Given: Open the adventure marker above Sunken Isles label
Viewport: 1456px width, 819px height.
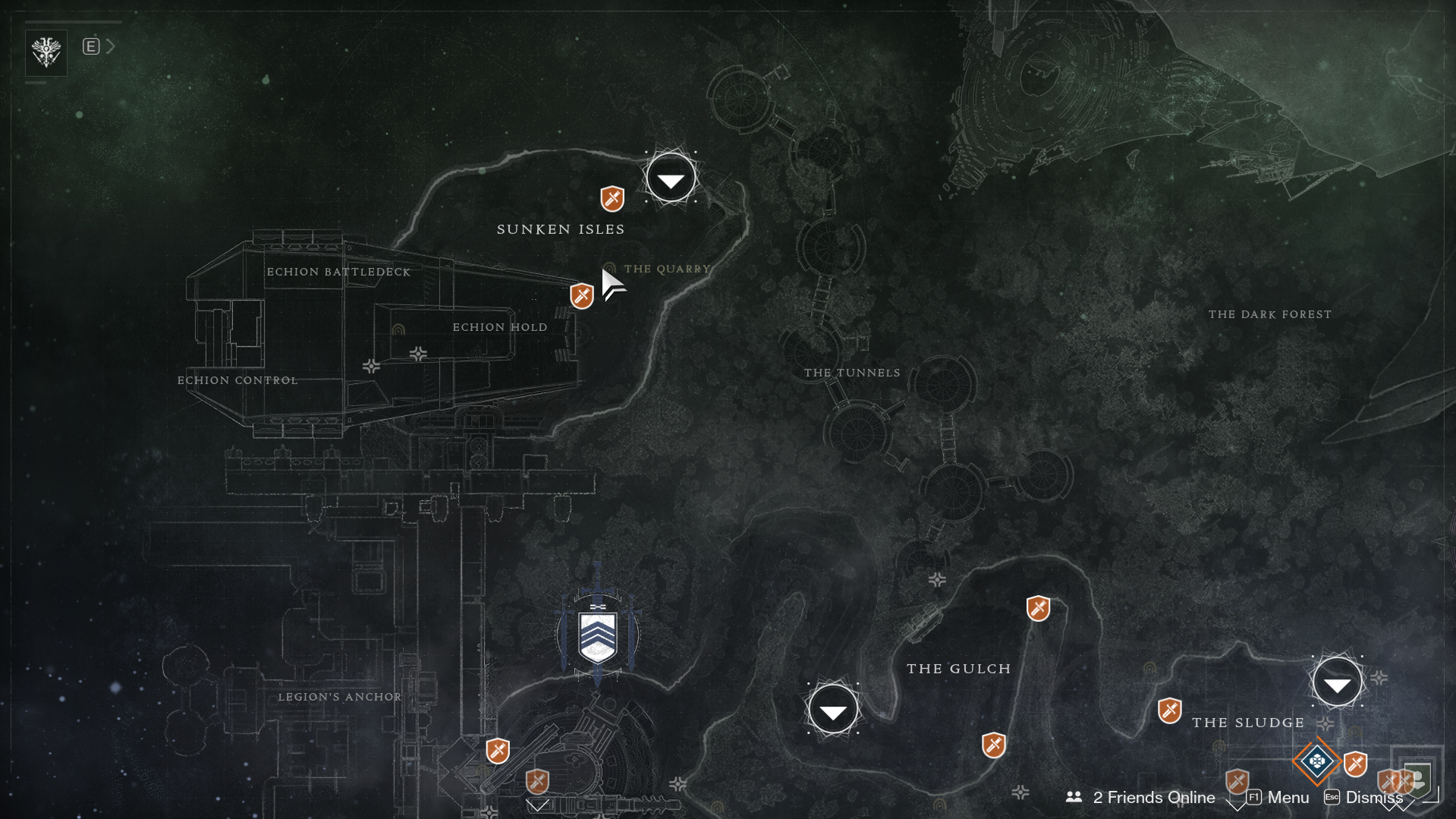Looking at the screenshot, I should coord(612,199).
